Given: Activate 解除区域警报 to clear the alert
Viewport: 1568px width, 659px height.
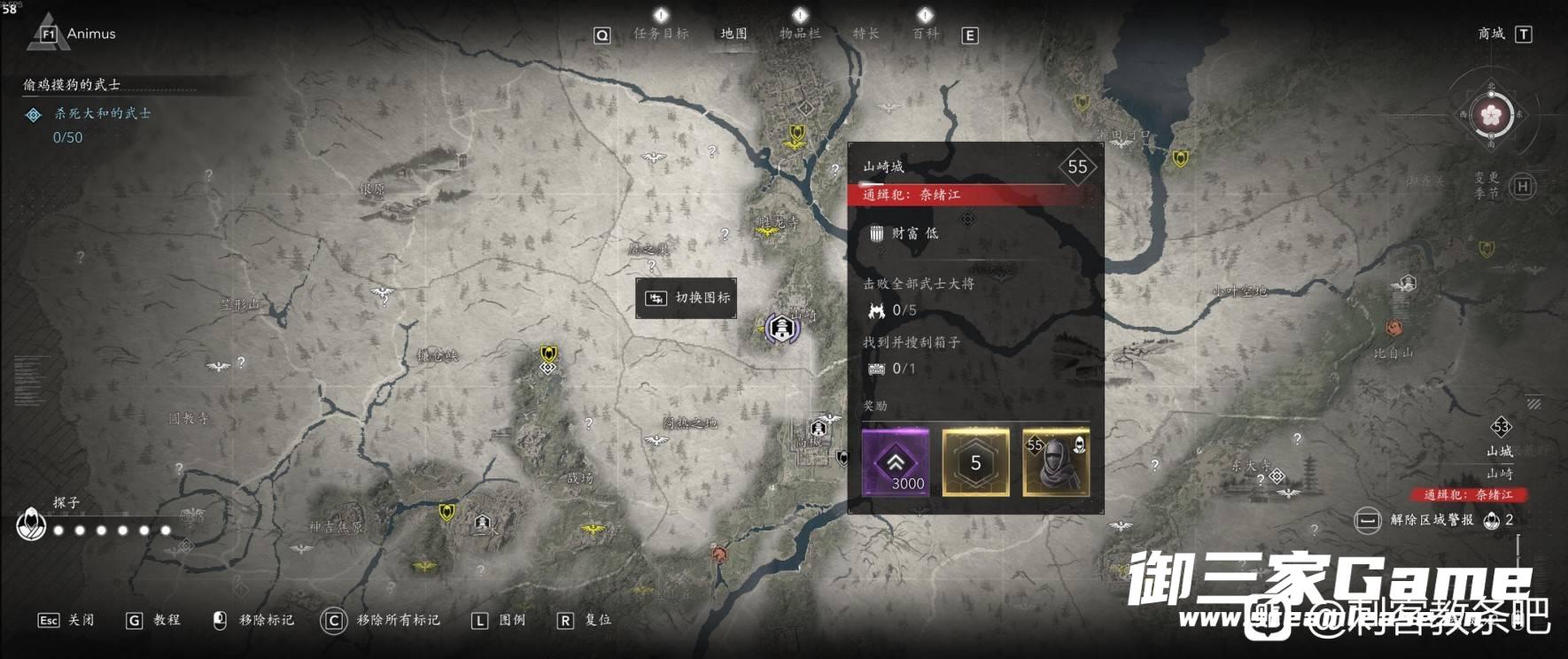Looking at the screenshot, I should (x=1432, y=520).
